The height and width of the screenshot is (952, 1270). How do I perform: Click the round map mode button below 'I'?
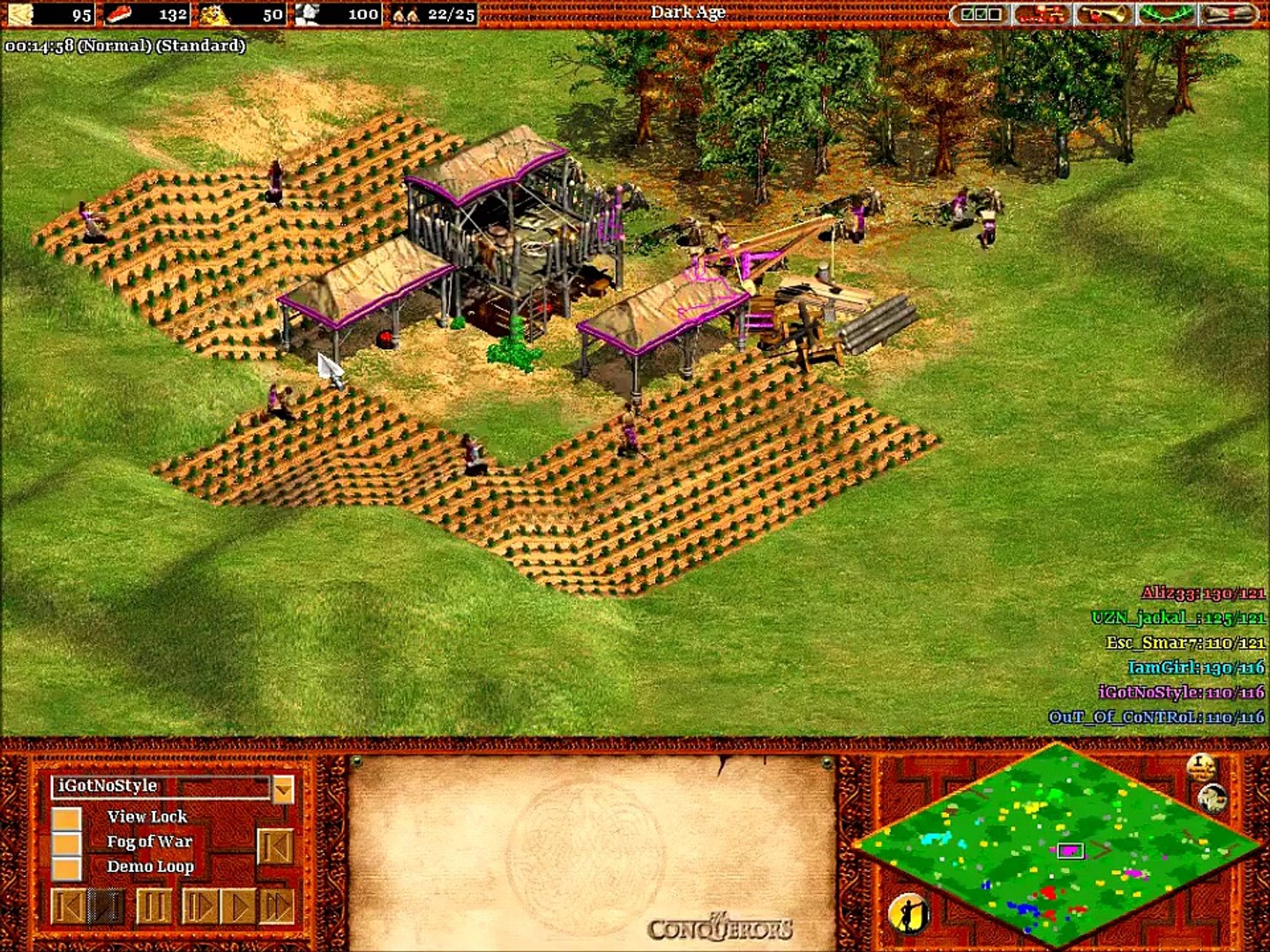pos(1214,798)
